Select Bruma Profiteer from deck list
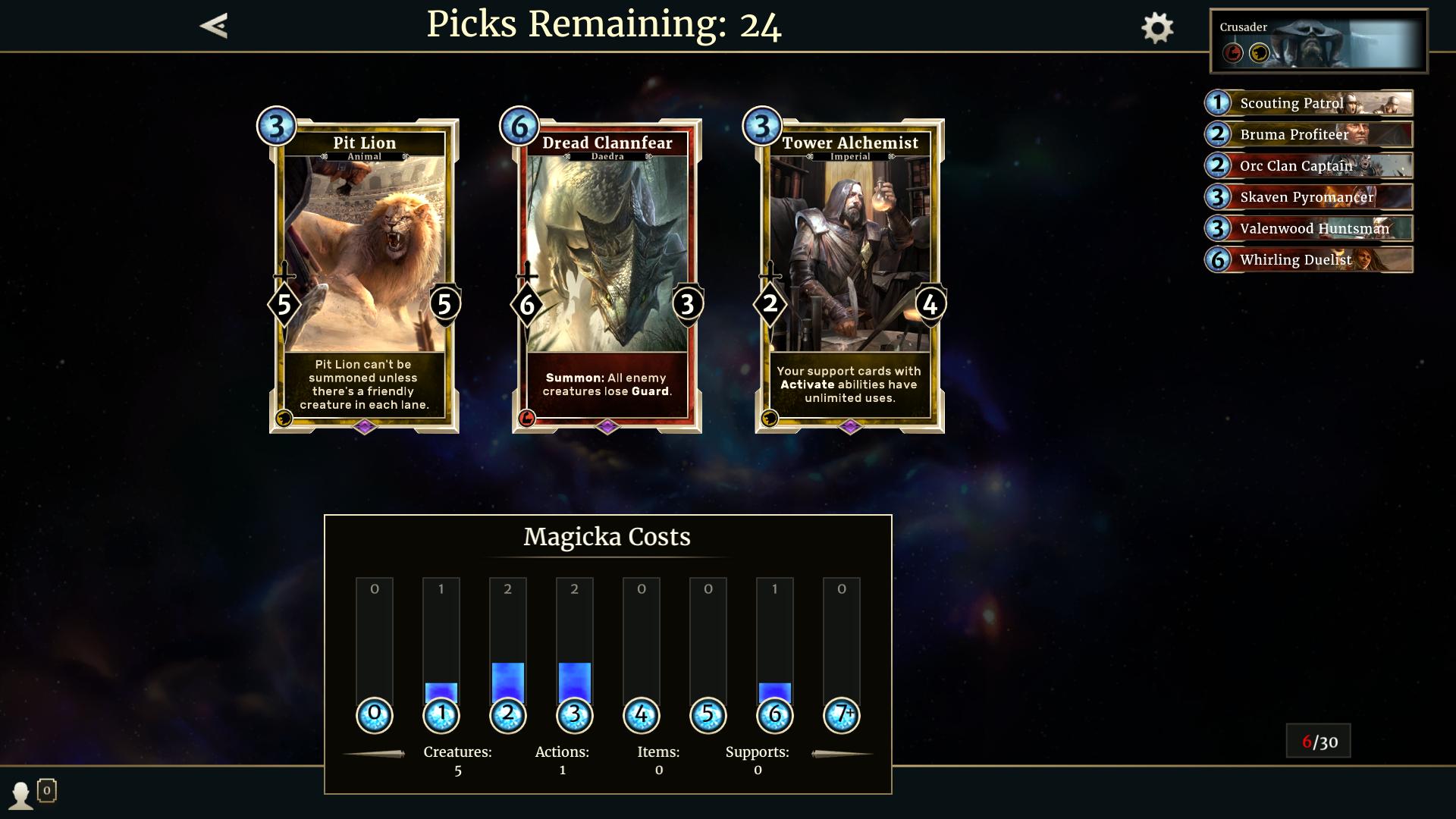Screen dimensions: 1456x819 1309,134
